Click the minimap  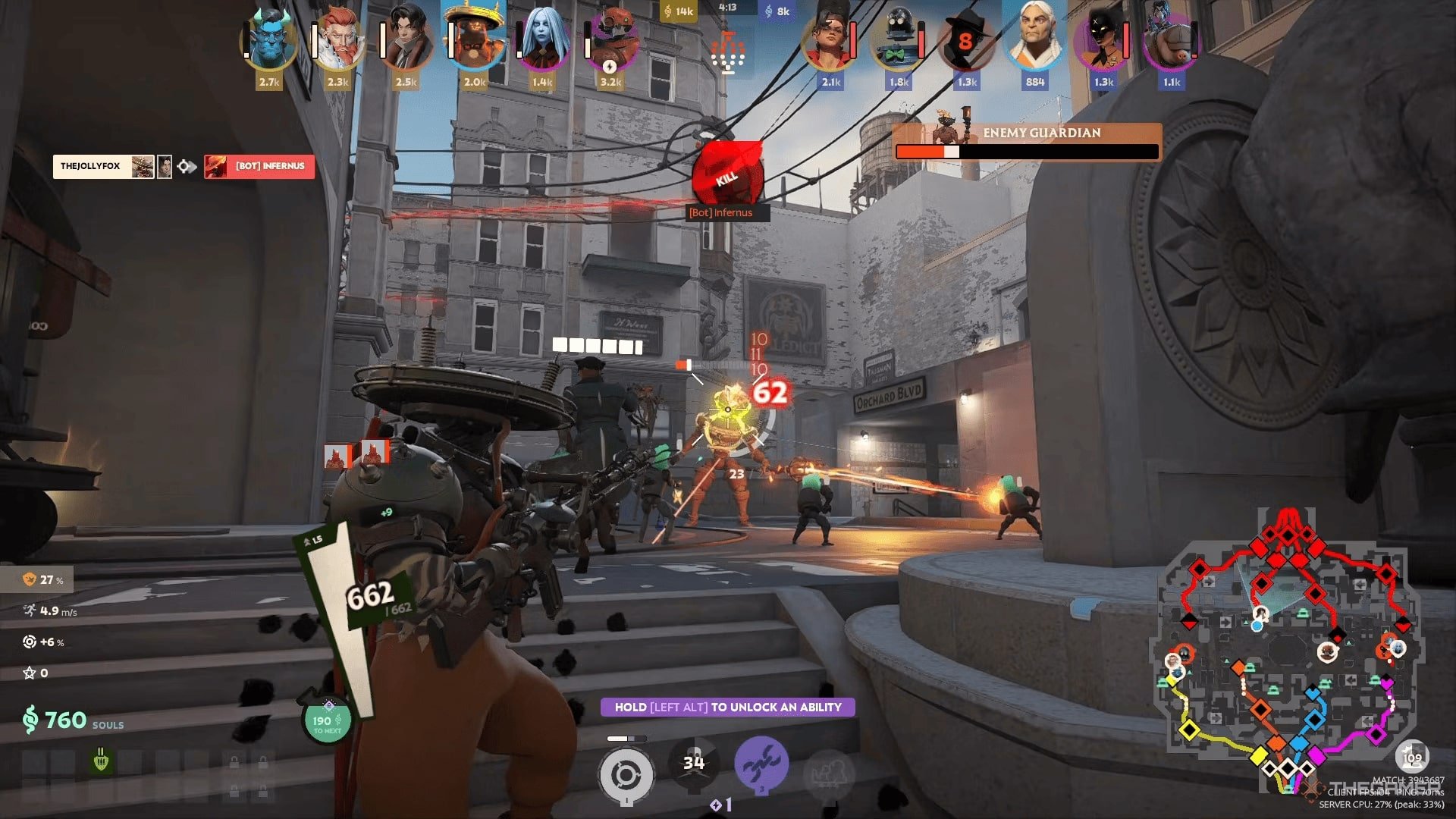1287,652
